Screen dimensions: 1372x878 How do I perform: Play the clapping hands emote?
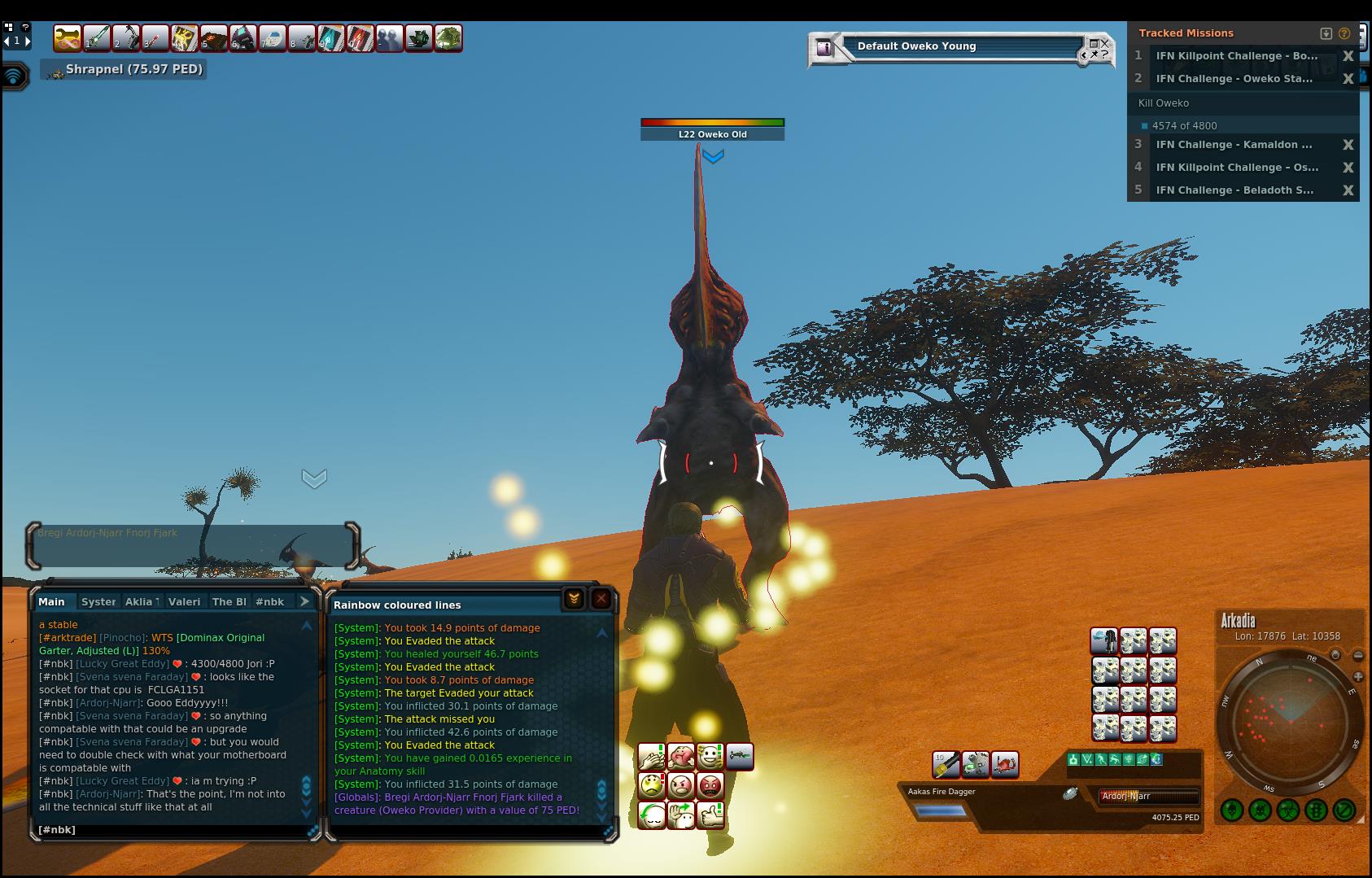652,758
